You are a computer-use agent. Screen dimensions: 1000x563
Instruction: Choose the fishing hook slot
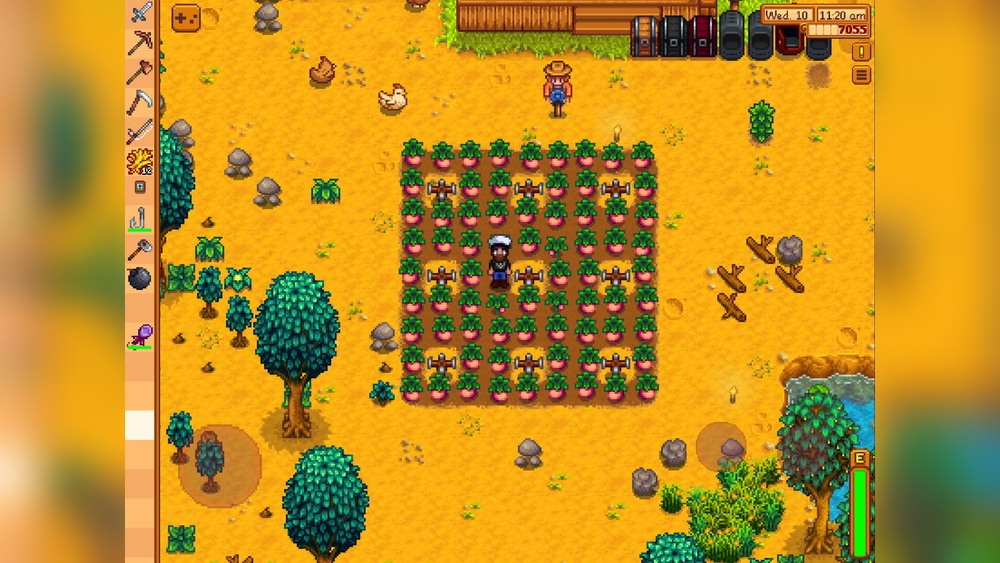(140, 219)
